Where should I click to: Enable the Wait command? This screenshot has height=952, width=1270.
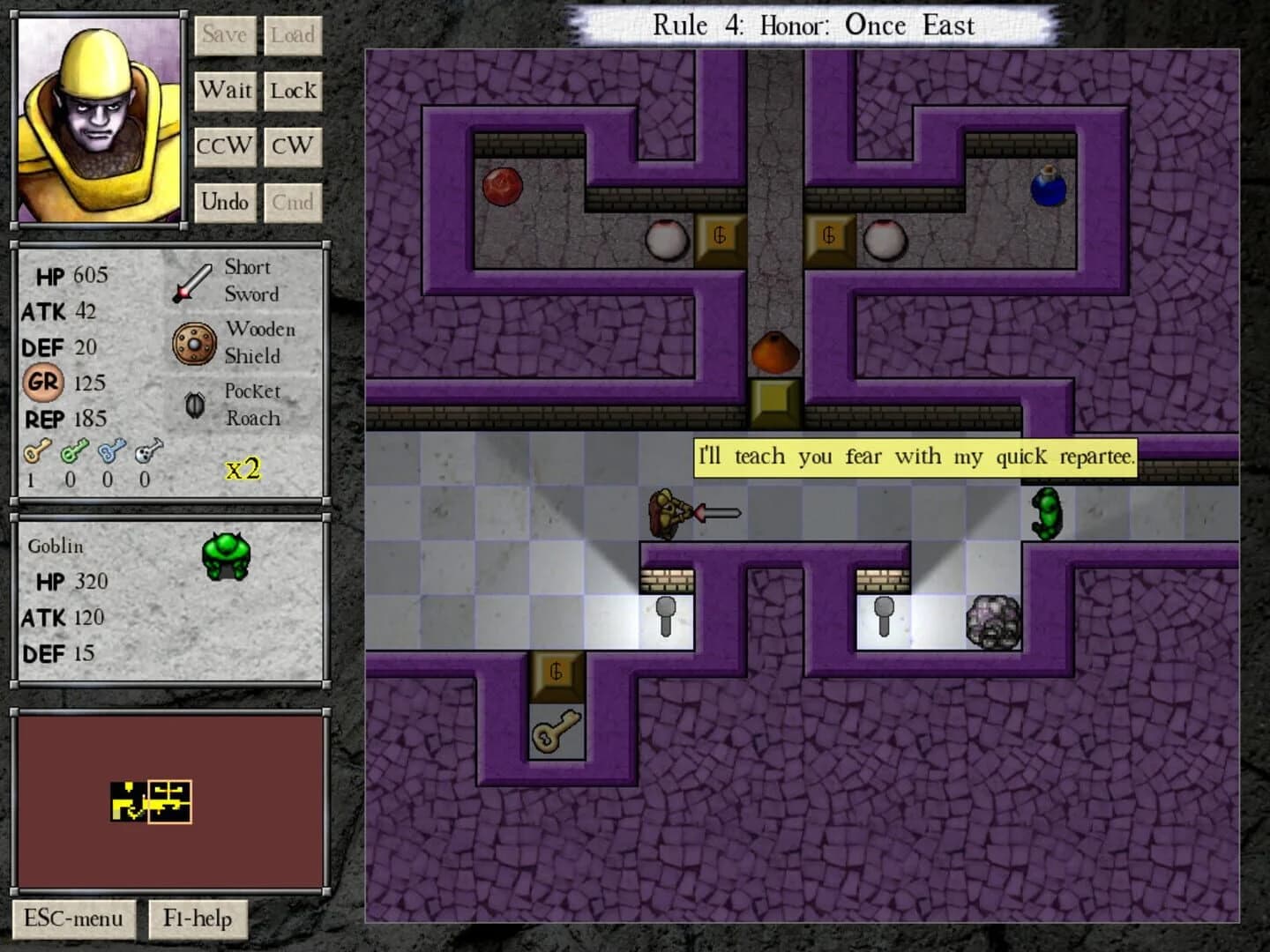(x=226, y=90)
